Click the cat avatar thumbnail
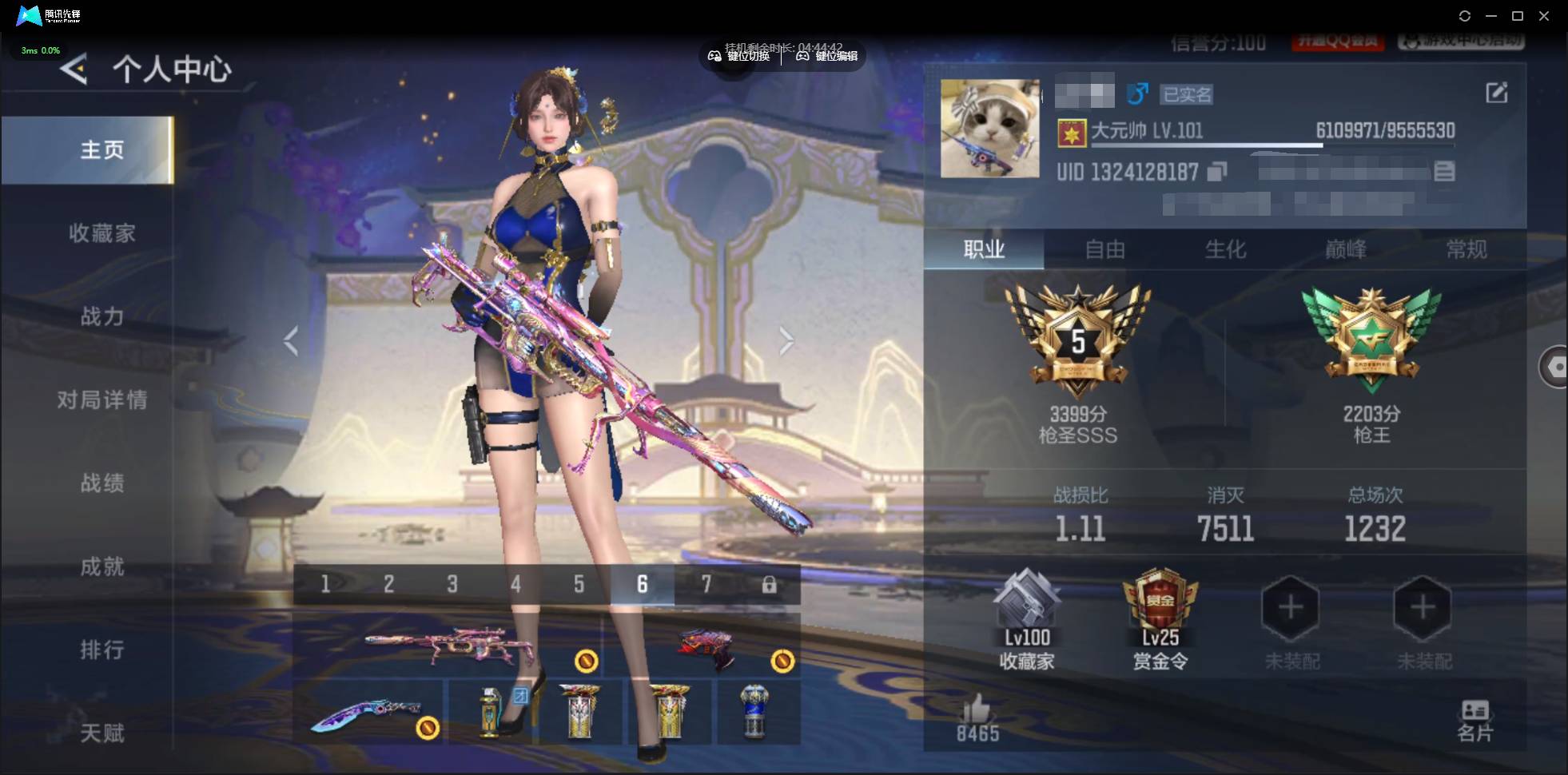 (989, 126)
